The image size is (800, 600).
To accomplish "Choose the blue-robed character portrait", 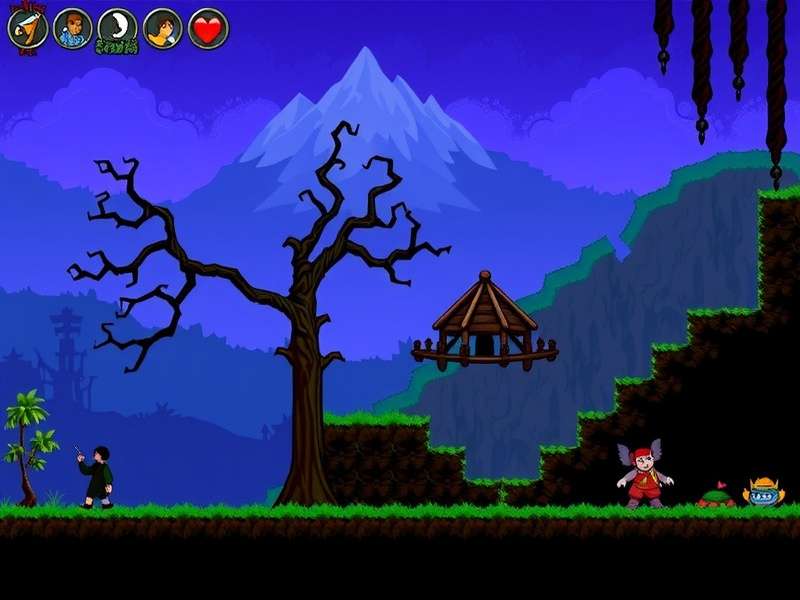I will [x=72, y=28].
